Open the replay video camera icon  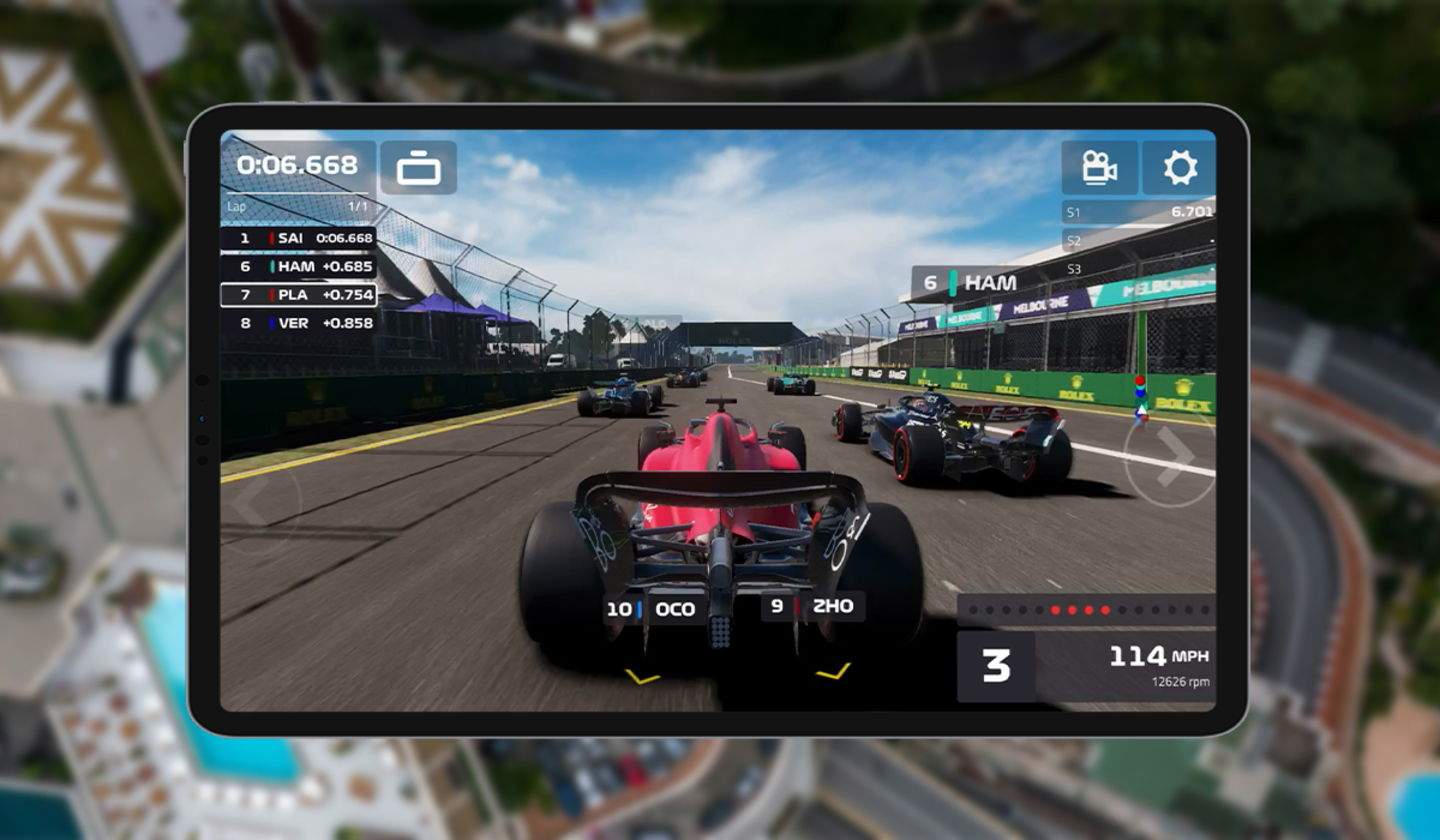click(x=1099, y=168)
